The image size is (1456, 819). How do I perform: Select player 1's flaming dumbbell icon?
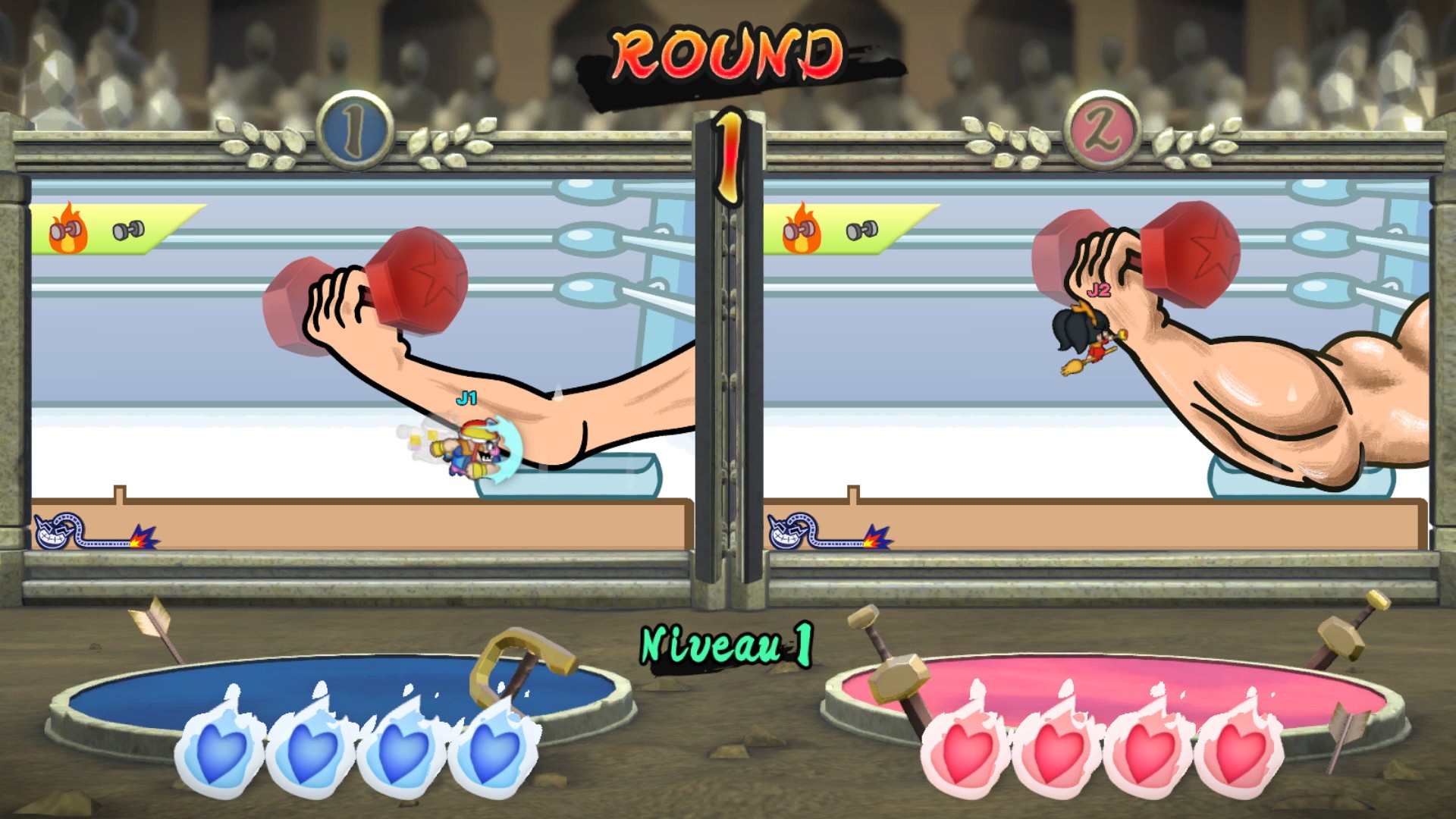pos(67,229)
